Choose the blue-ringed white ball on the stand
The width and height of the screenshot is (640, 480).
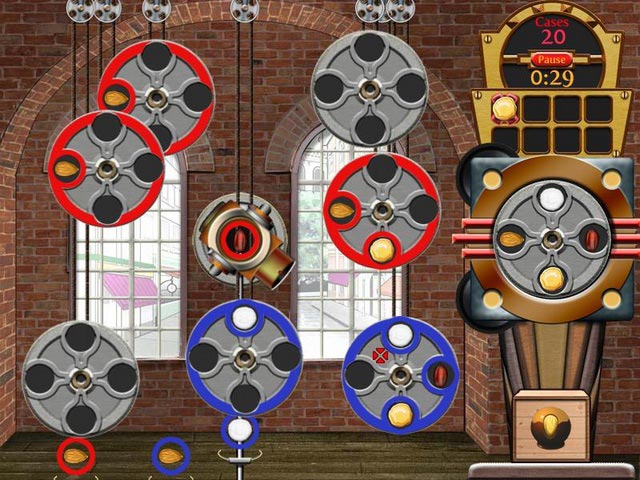tap(239, 431)
